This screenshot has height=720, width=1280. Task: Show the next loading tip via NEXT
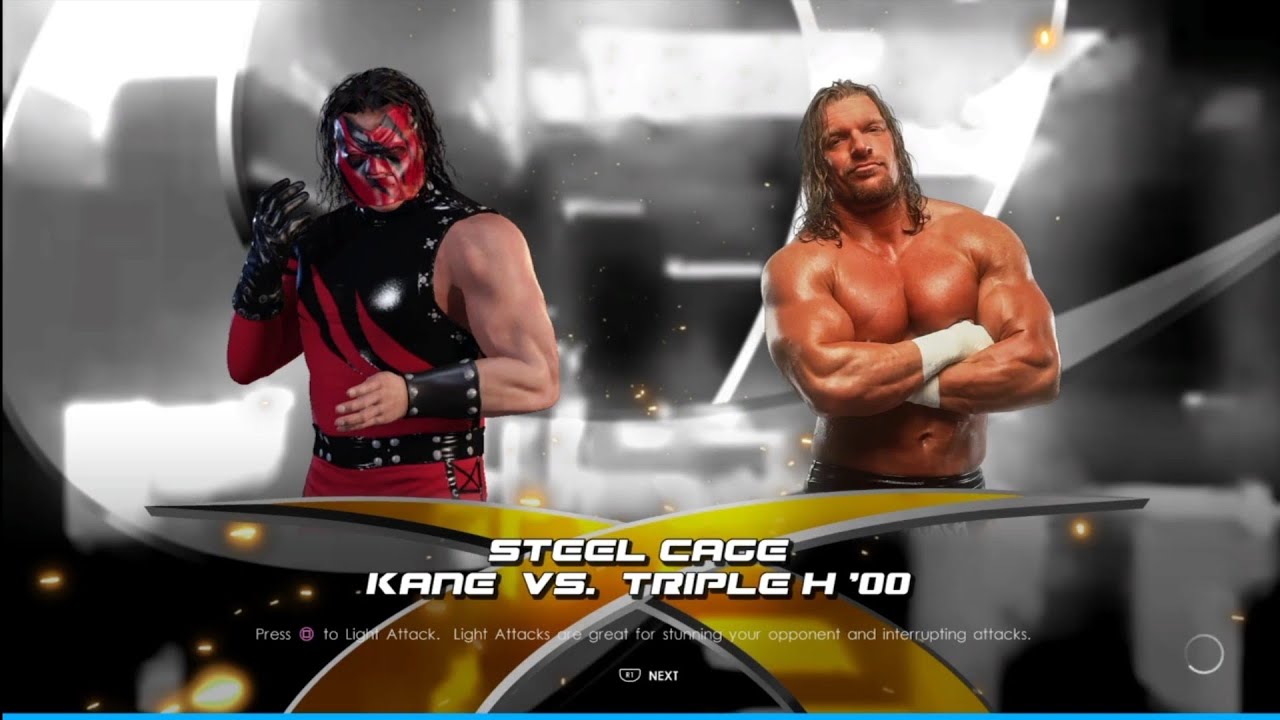(650, 675)
